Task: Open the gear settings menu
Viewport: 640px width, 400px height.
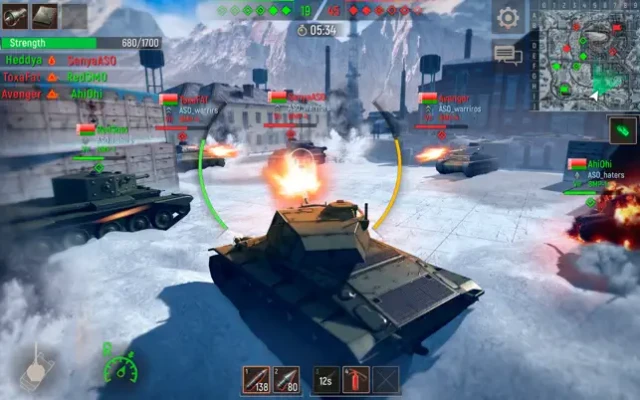Action: tap(508, 17)
